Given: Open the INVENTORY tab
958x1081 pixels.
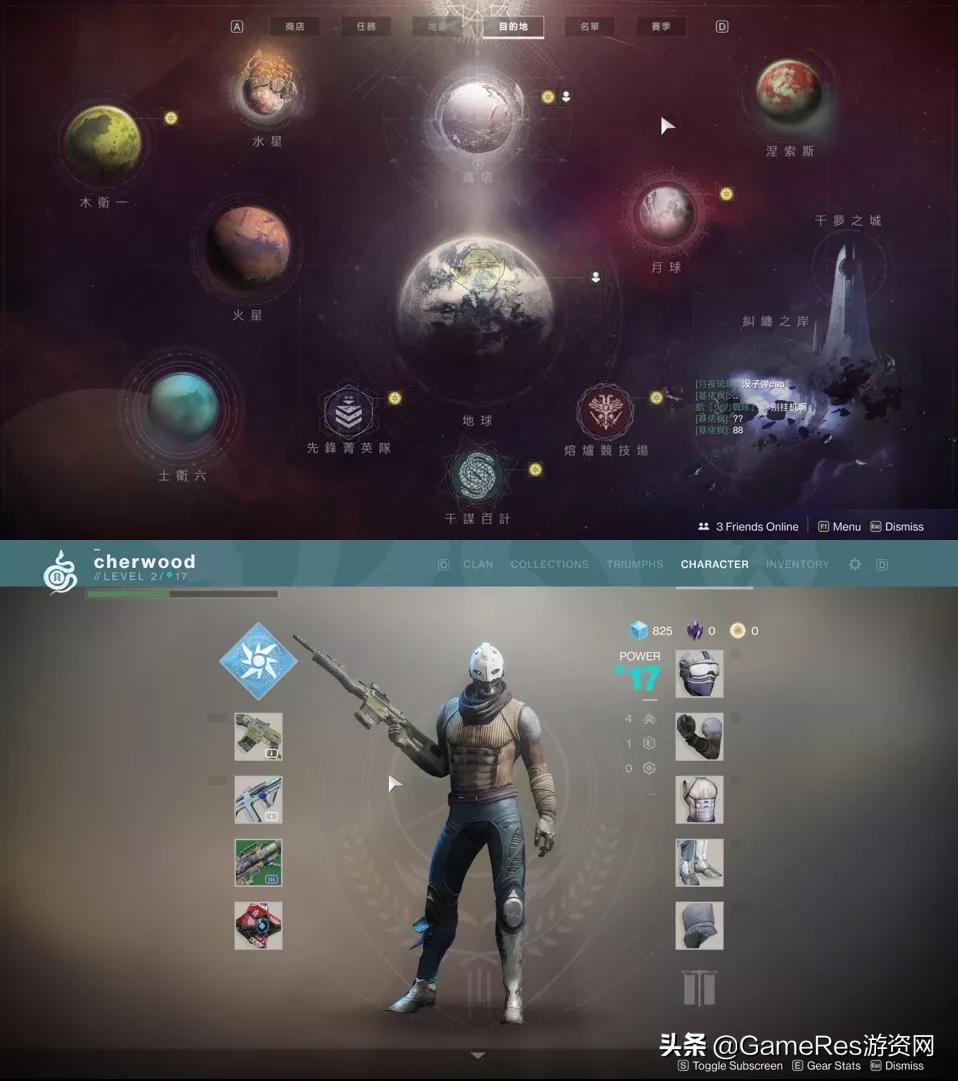Looking at the screenshot, I should (797, 565).
